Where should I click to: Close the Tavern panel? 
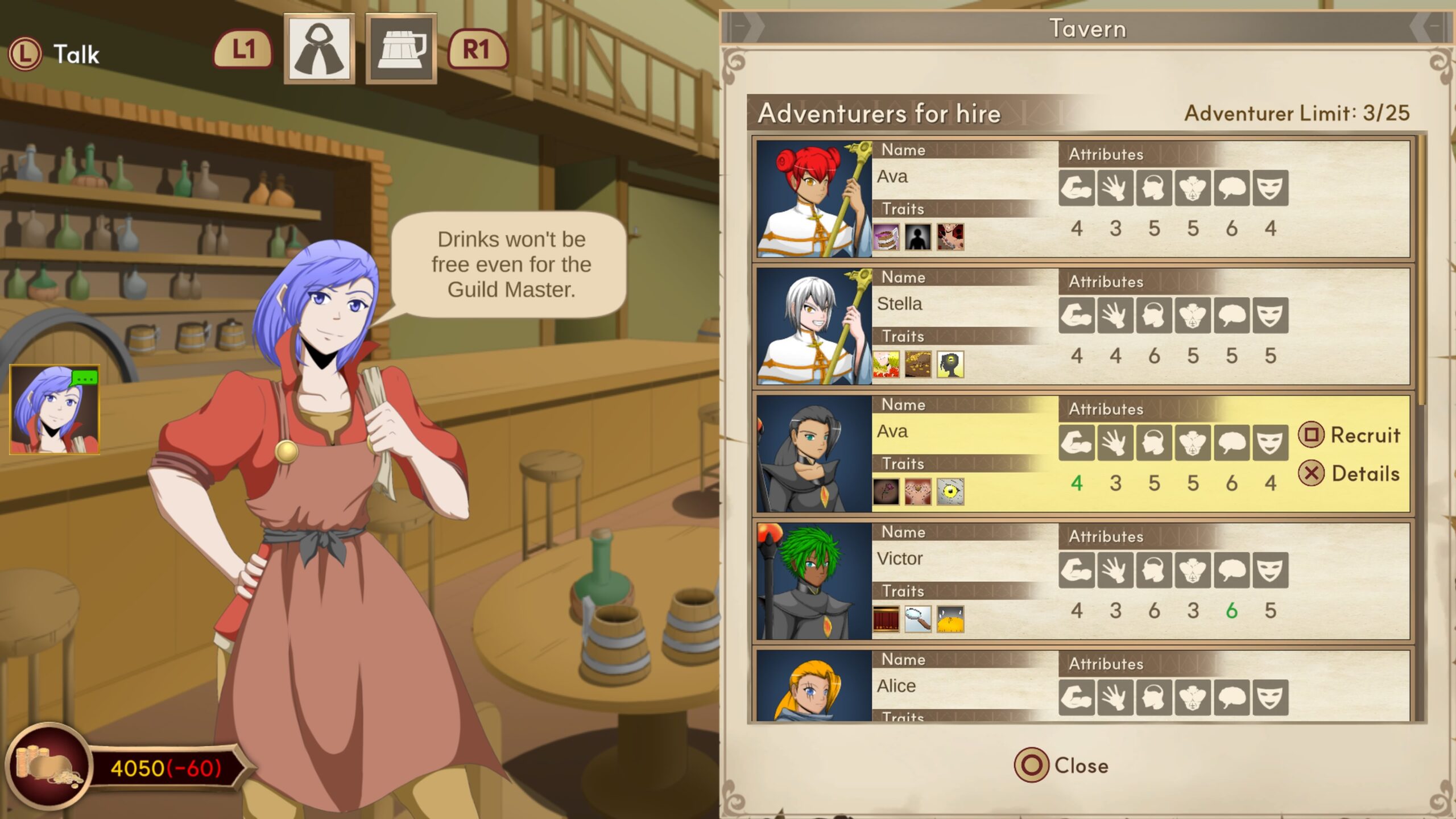[x=1061, y=766]
